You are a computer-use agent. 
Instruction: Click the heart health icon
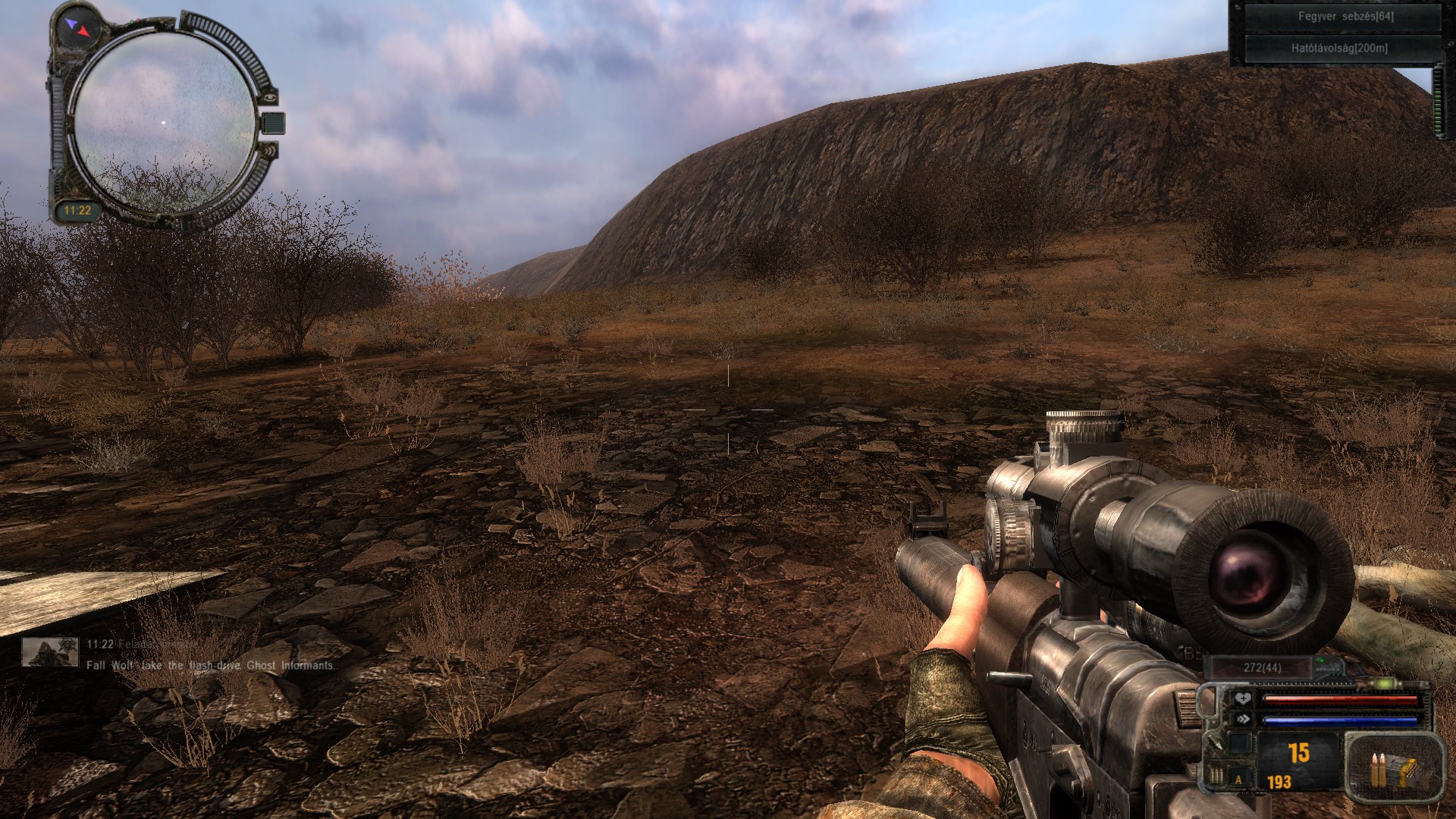coord(1243,699)
